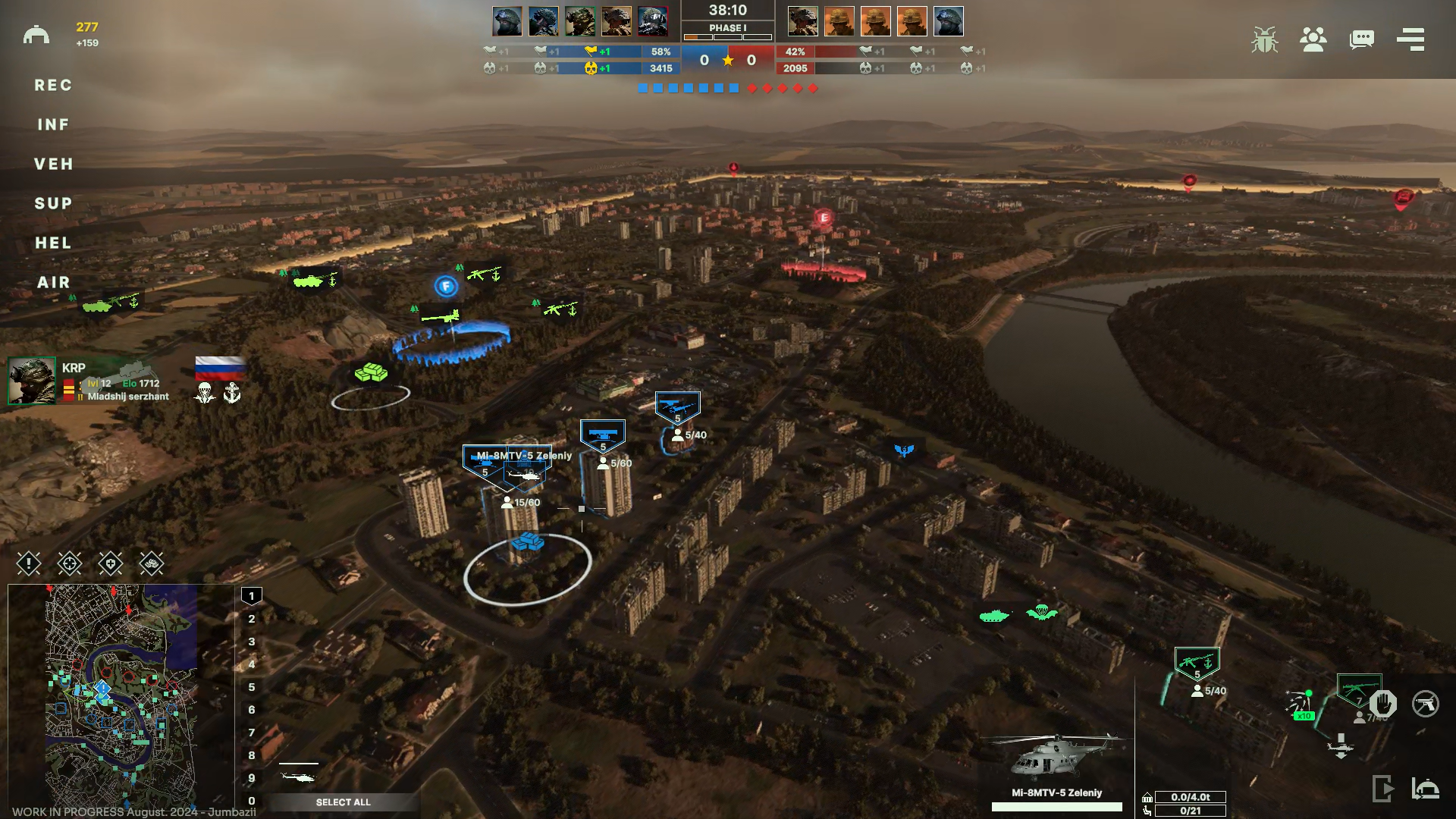Image resolution: width=1456 pixels, height=819 pixels.
Task: Open the INF unit category
Action: (53, 124)
